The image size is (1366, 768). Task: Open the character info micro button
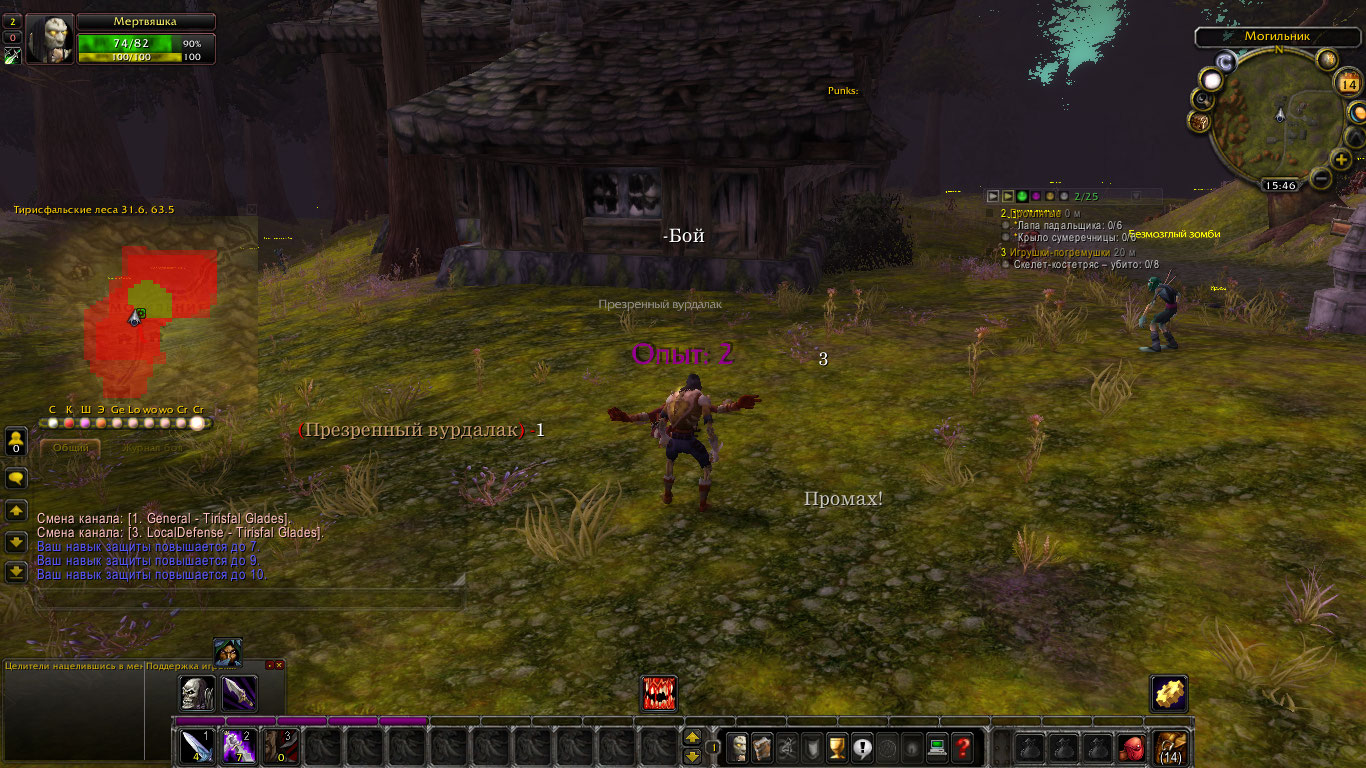pos(738,747)
